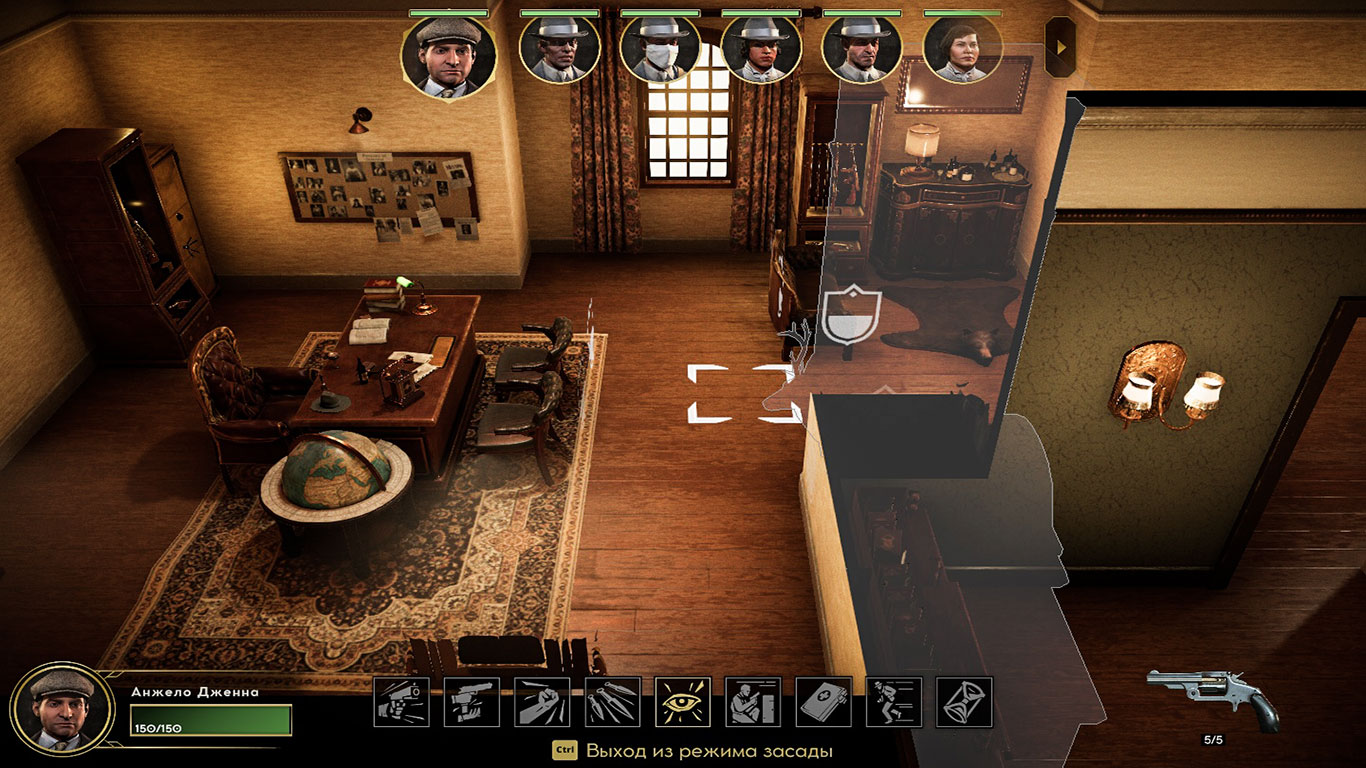Use the first aid kit ability
This screenshot has width=1366, height=768.
(824, 702)
